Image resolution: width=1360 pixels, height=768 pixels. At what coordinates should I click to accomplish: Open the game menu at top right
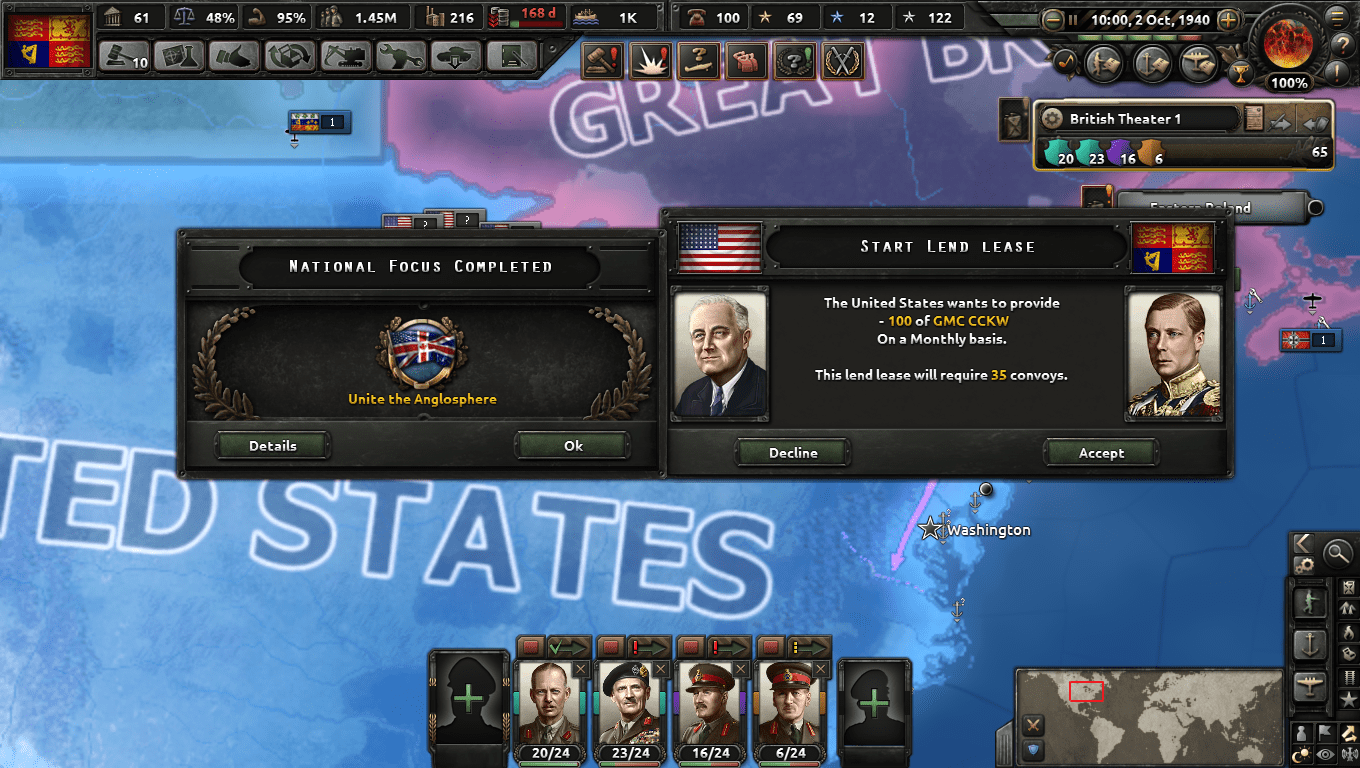(1337, 18)
